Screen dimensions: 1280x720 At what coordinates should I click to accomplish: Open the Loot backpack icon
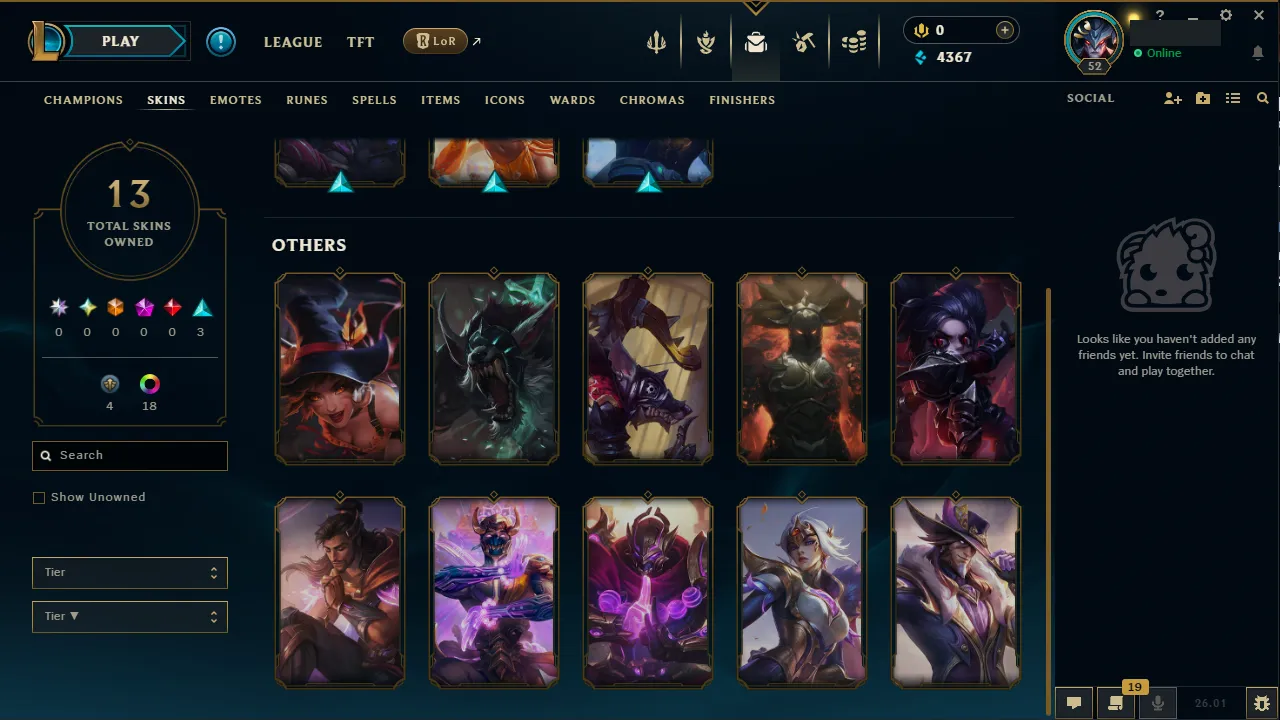[755, 41]
